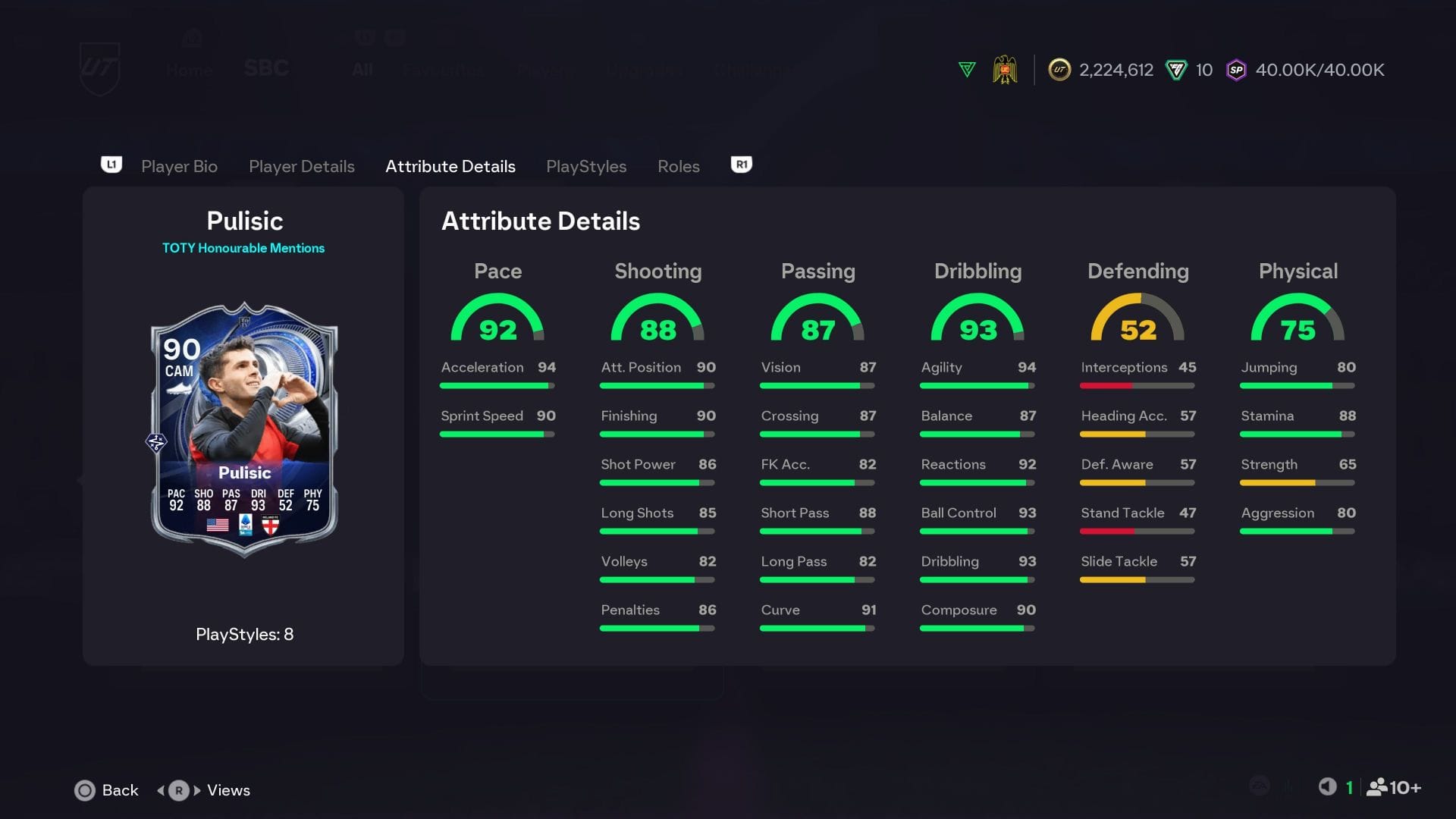Click the UT coins balance icon
Screen dimensions: 1456x819
point(1059,69)
